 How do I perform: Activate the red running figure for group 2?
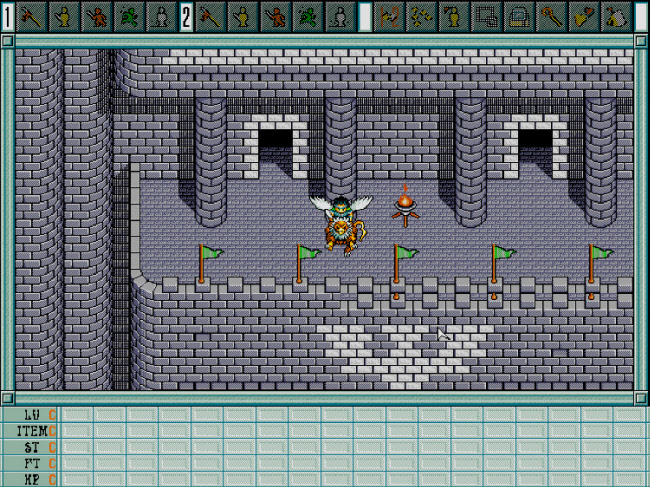275,15
